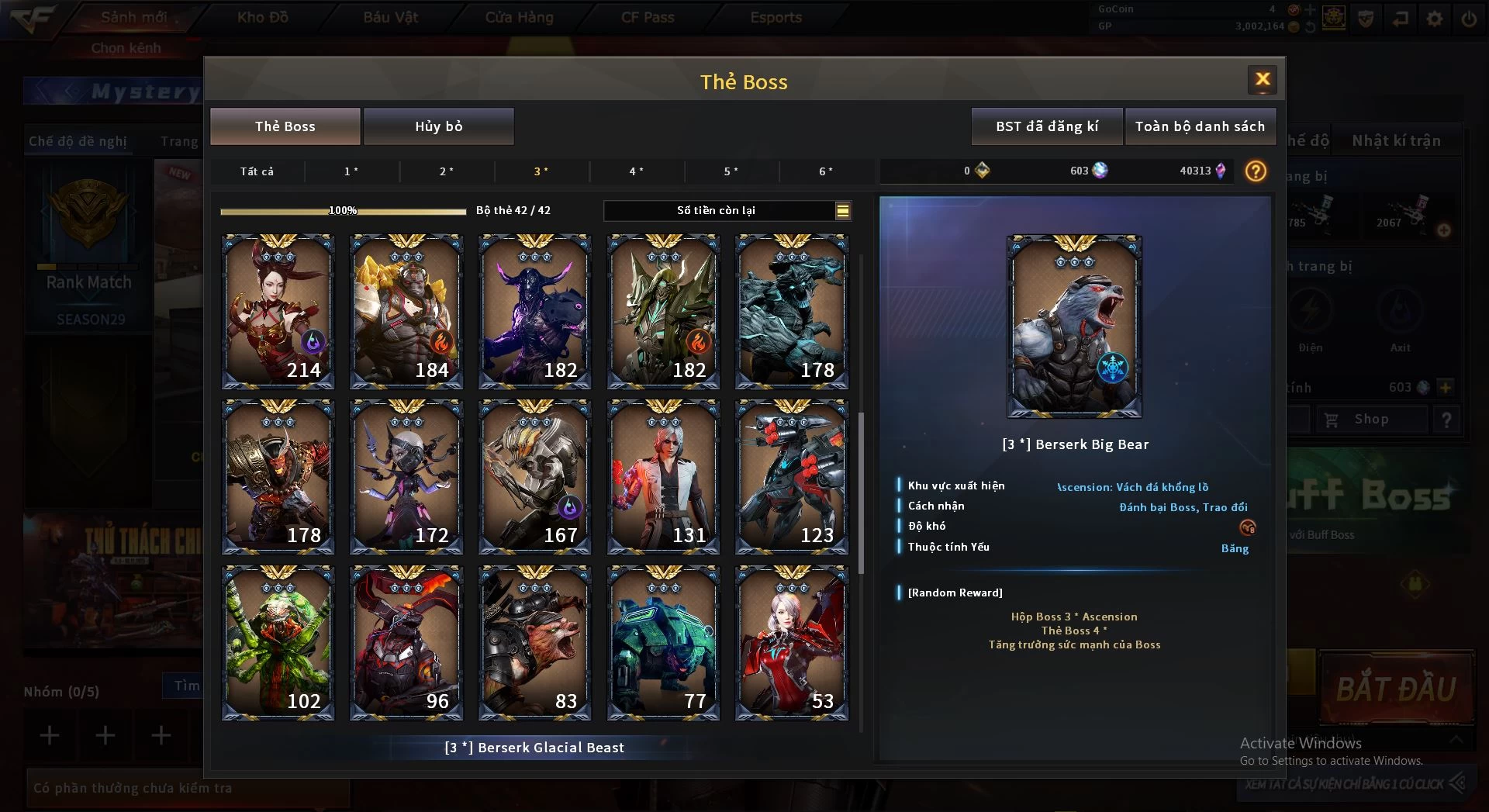Viewport: 1489px width, 812px height.
Task: Switch to the Hủy bỏ tab
Action: [x=438, y=126]
